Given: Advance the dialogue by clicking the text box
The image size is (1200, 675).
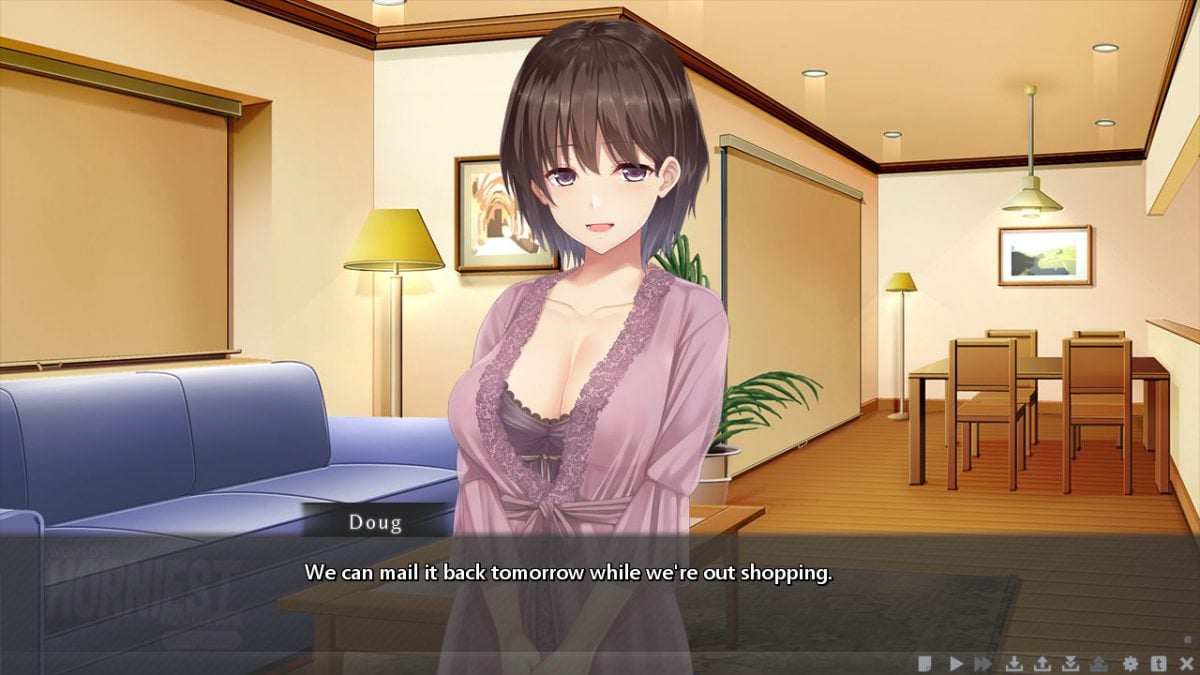Looking at the screenshot, I should (600, 590).
